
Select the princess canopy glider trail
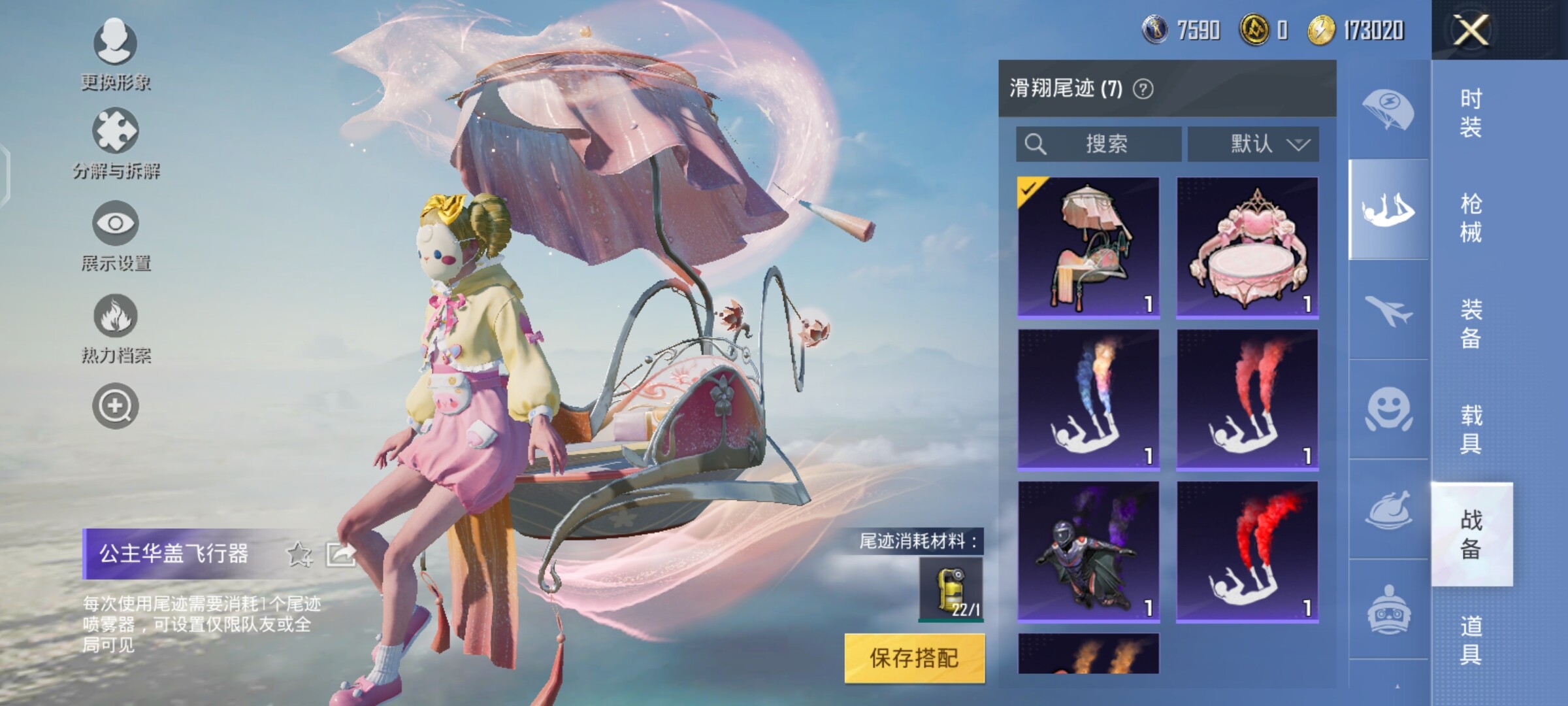[1088, 247]
